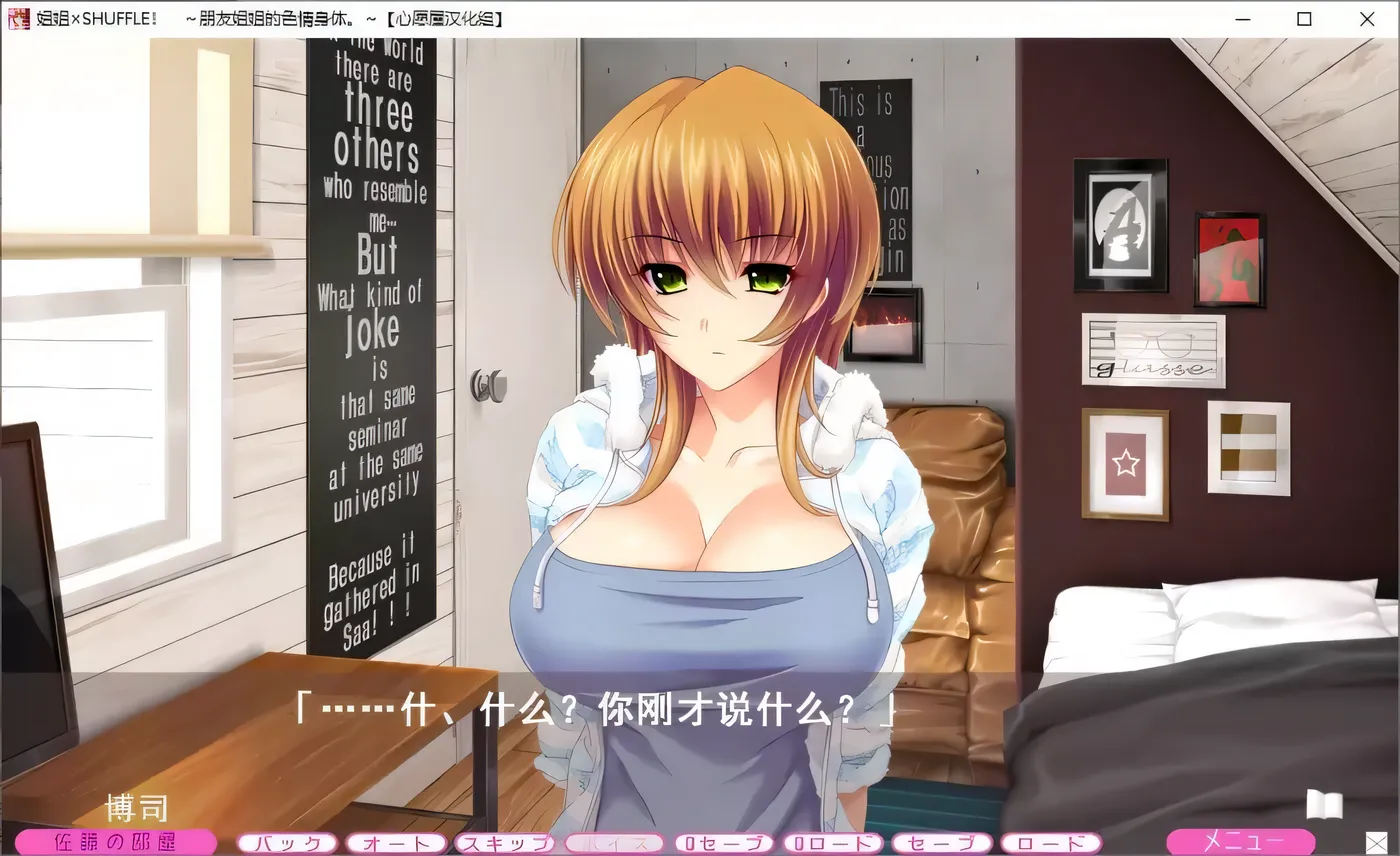Open the セーブ save screen

[x=940, y=843]
